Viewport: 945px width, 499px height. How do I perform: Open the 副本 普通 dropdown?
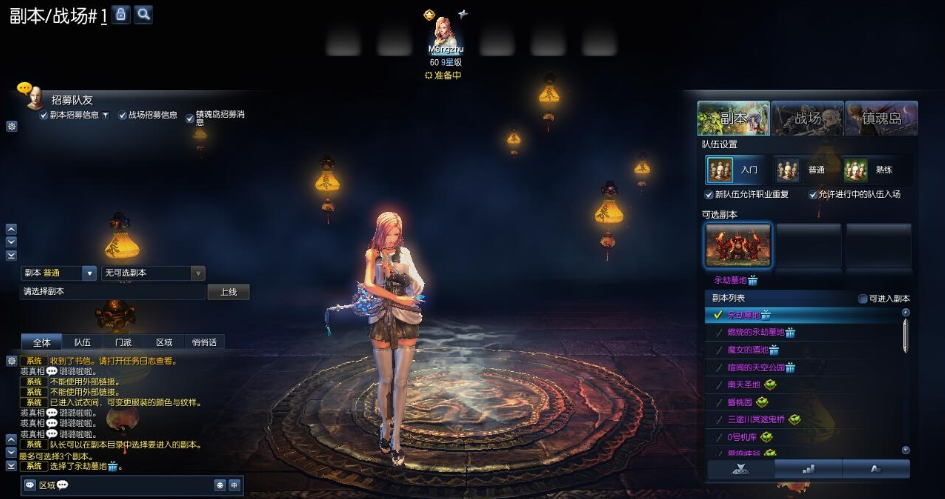tap(89, 273)
